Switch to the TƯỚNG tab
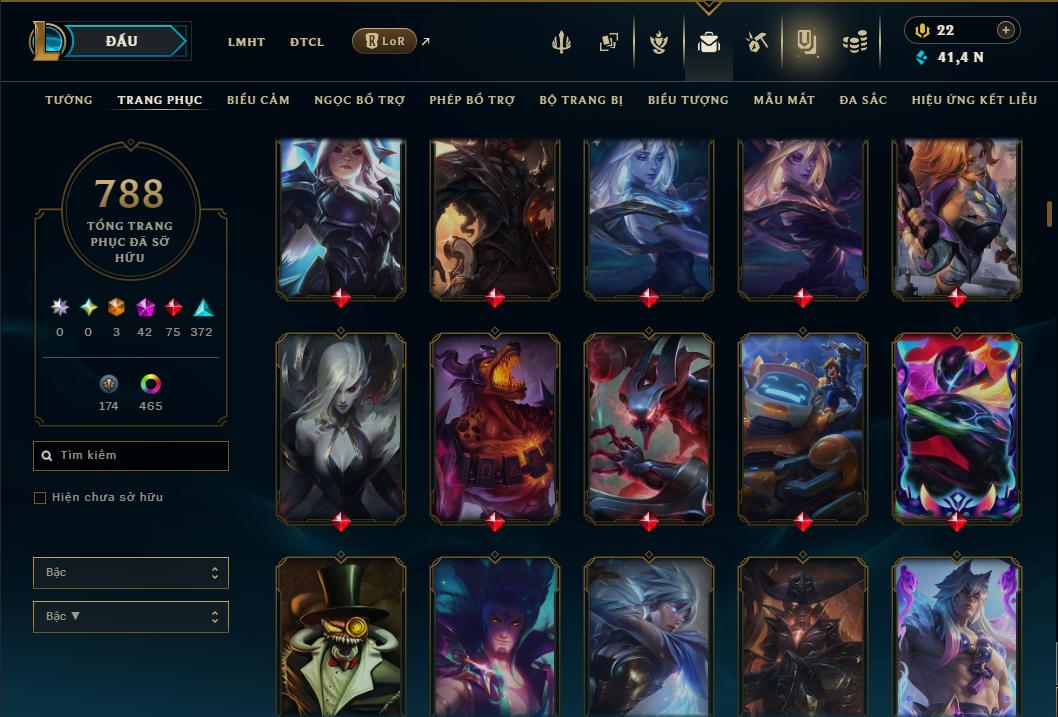 pyautogui.click(x=69, y=100)
